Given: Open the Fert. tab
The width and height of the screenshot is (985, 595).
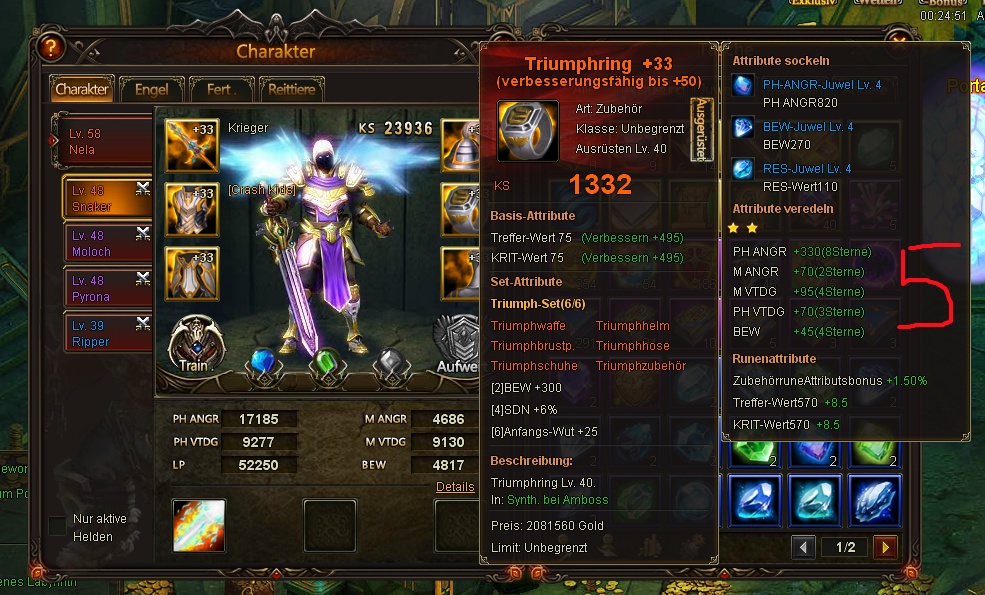Looking at the screenshot, I should (220, 89).
